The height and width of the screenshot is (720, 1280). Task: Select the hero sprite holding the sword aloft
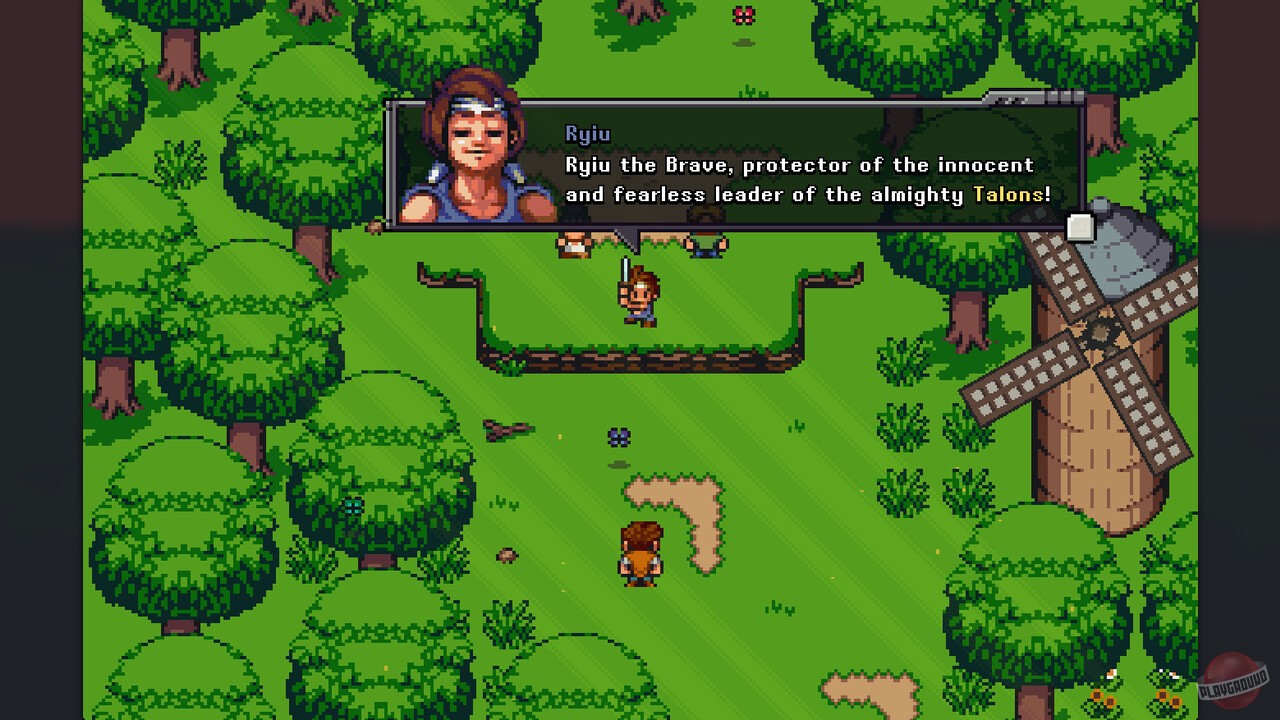(x=640, y=295)
